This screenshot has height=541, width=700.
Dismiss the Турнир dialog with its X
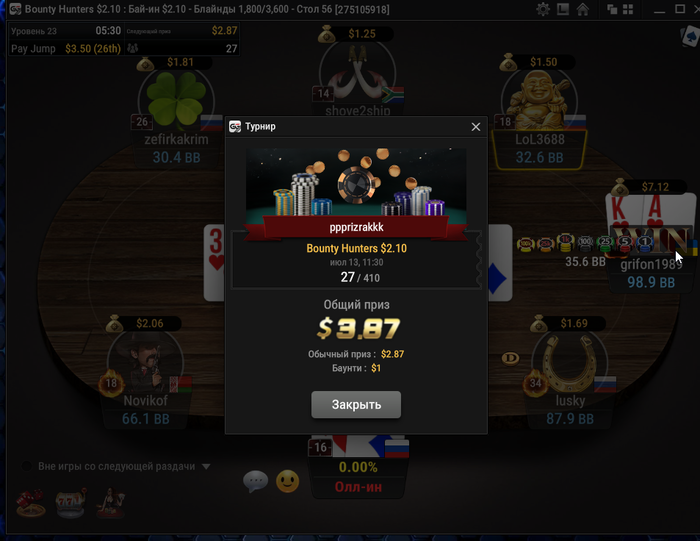click(476, 127)
